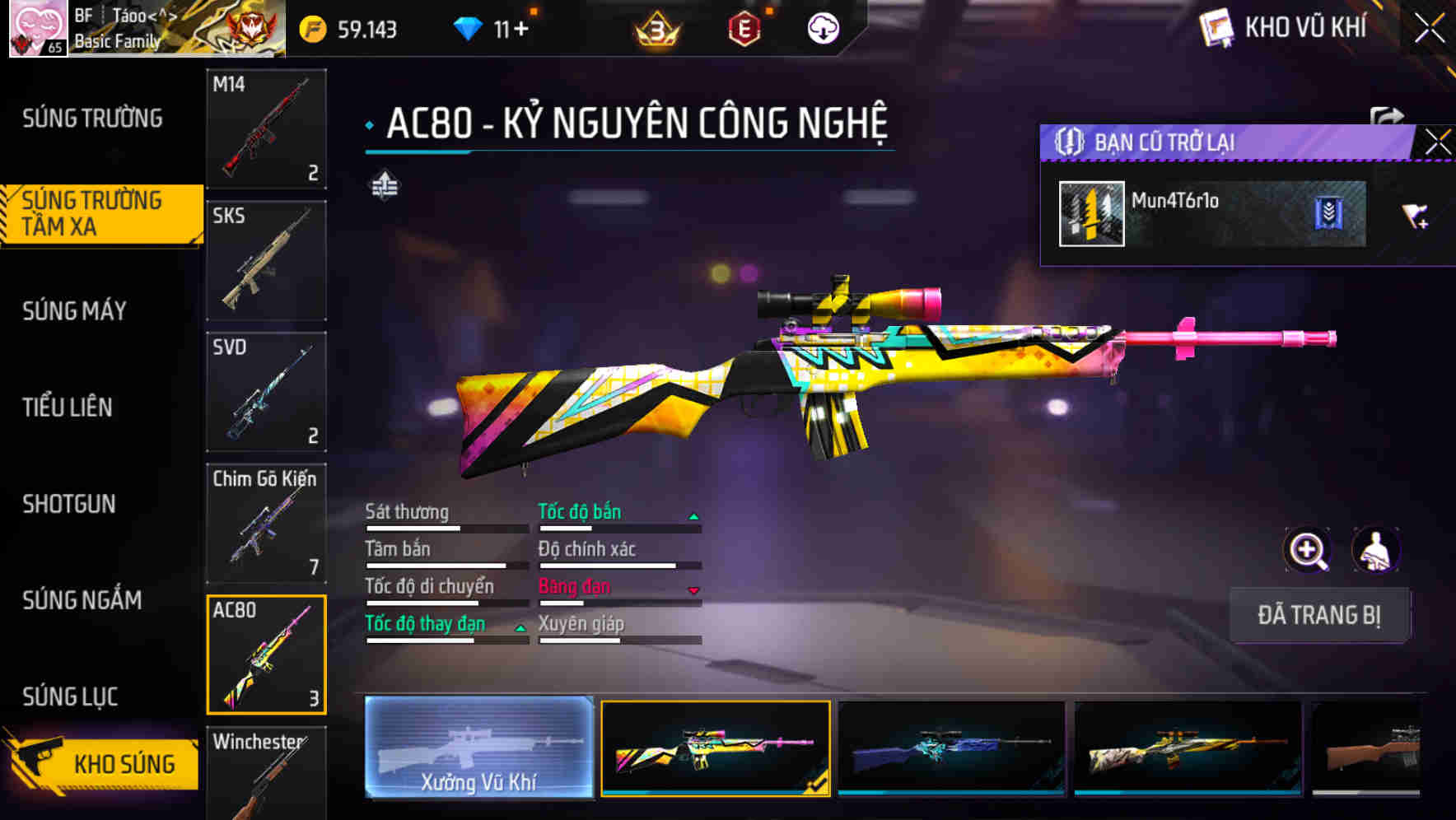Image resolution: width=1456 pixels, height=820 pixels.
Task: Click the red E hexagon event icon
Action: point(745,27)
